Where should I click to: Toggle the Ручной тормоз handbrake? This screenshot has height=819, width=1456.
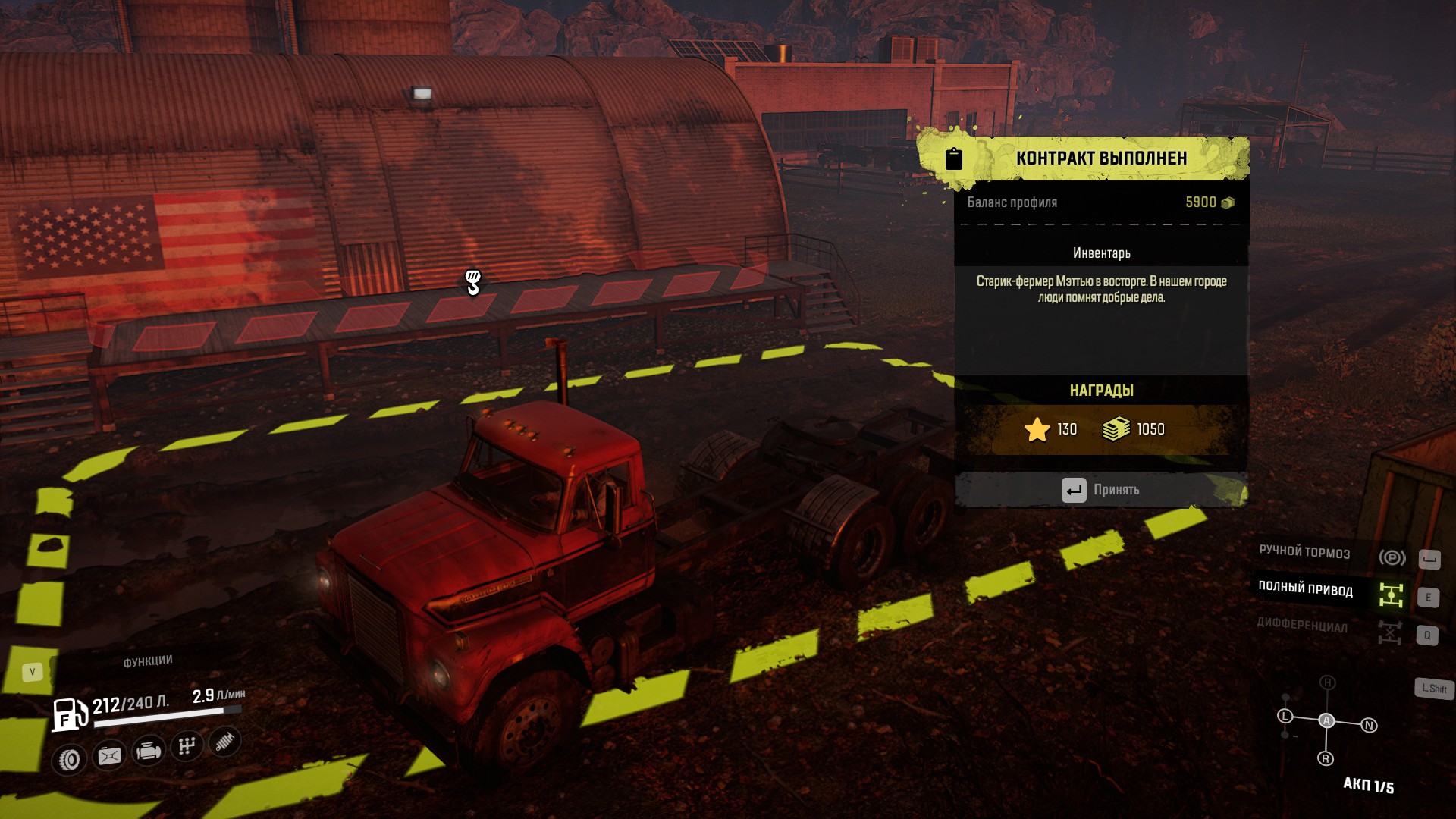click(1391, 557)
